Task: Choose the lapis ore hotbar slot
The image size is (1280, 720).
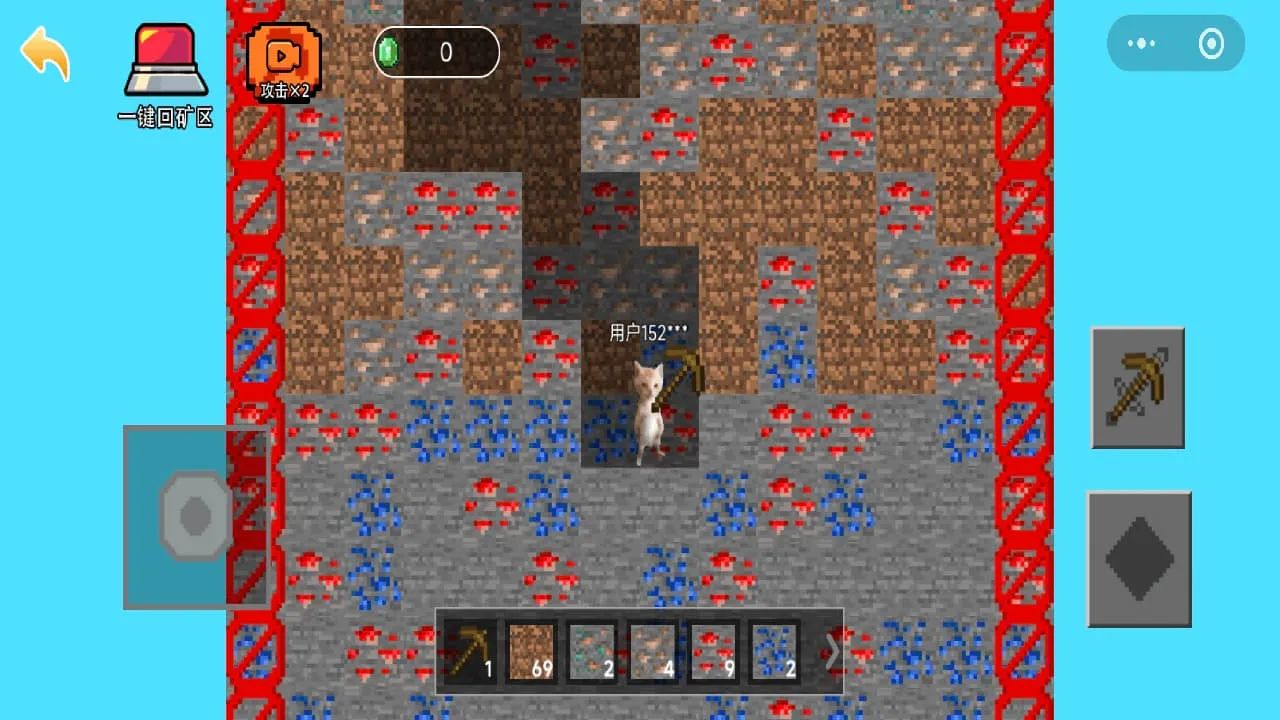Action: point(773,651)
